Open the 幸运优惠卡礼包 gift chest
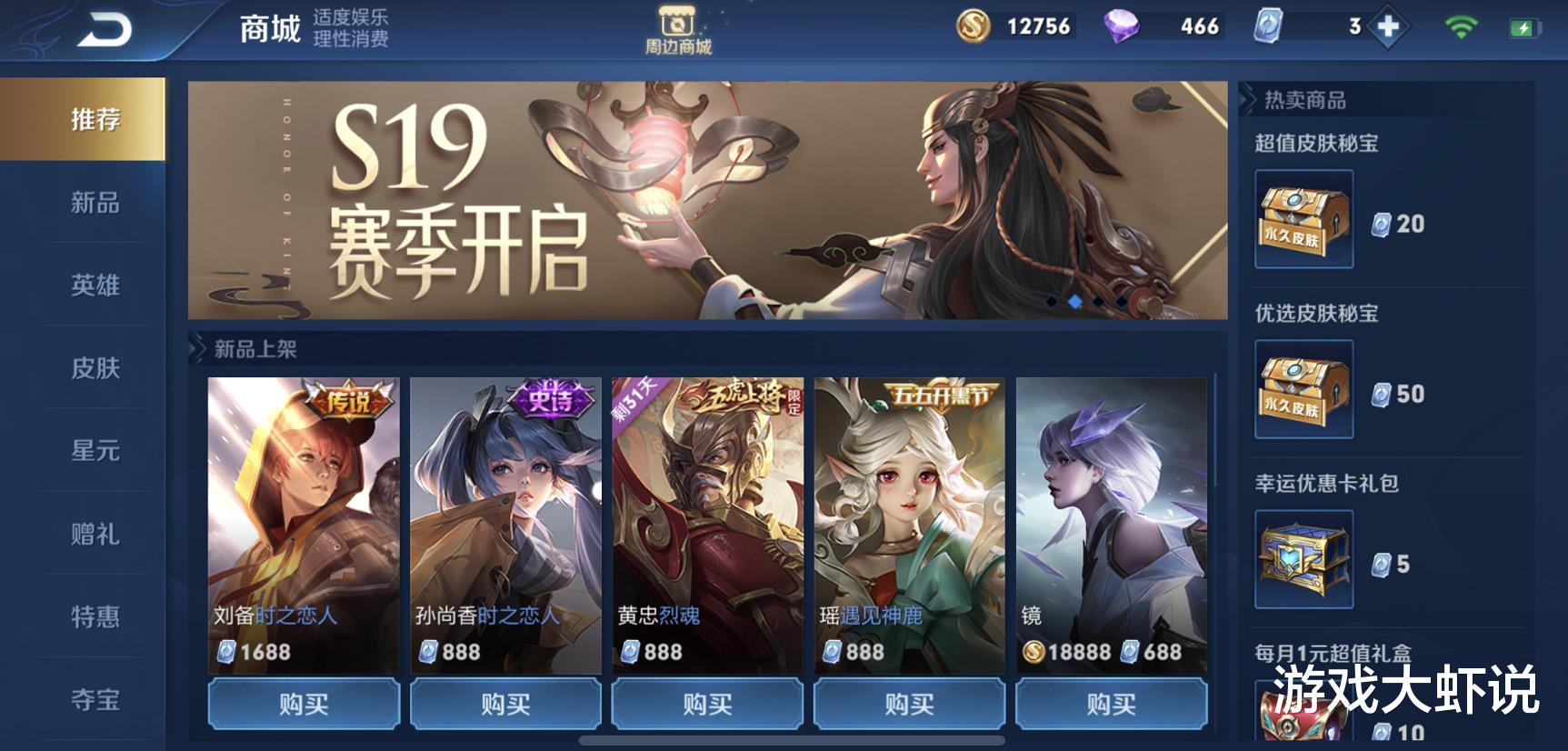 tap(1302, 557)
